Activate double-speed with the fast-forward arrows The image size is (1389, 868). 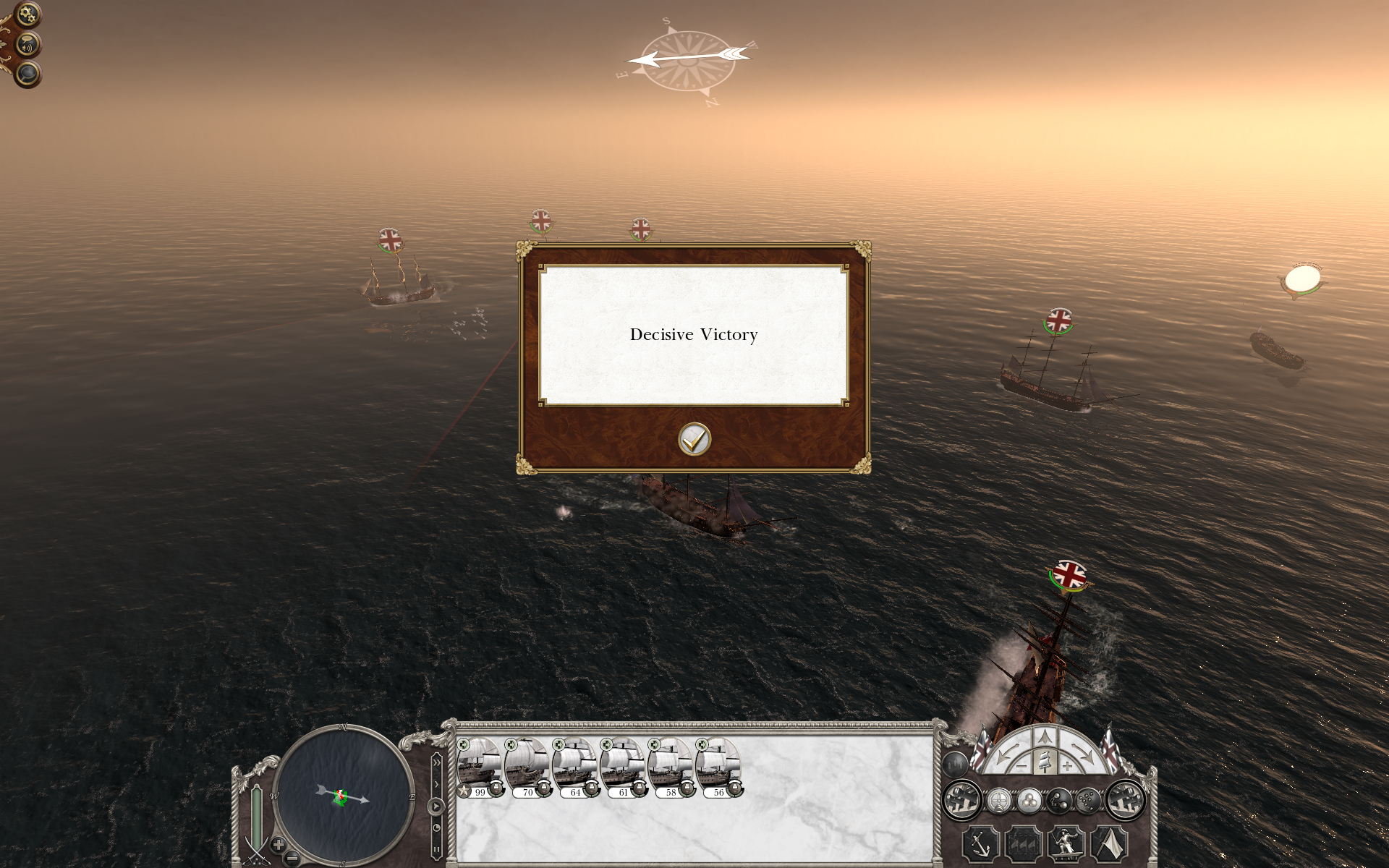click(x=437, y=762)
